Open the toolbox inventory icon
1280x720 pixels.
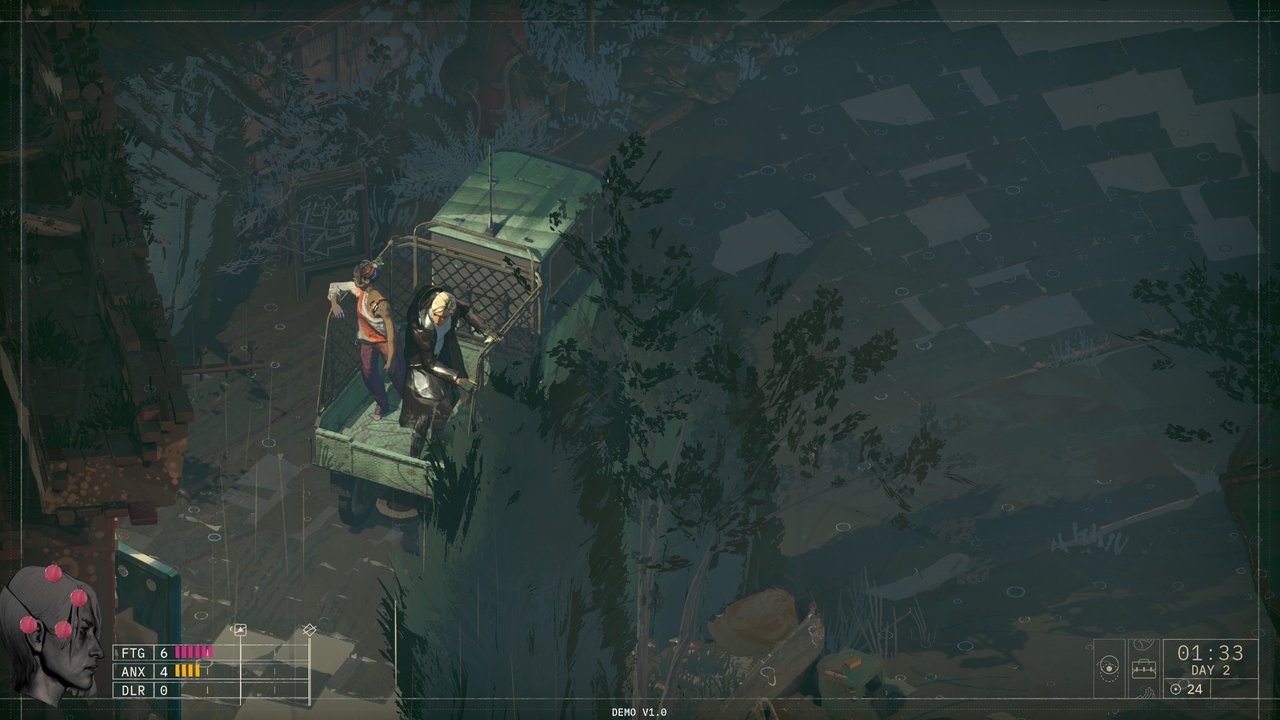[1144, 668]
